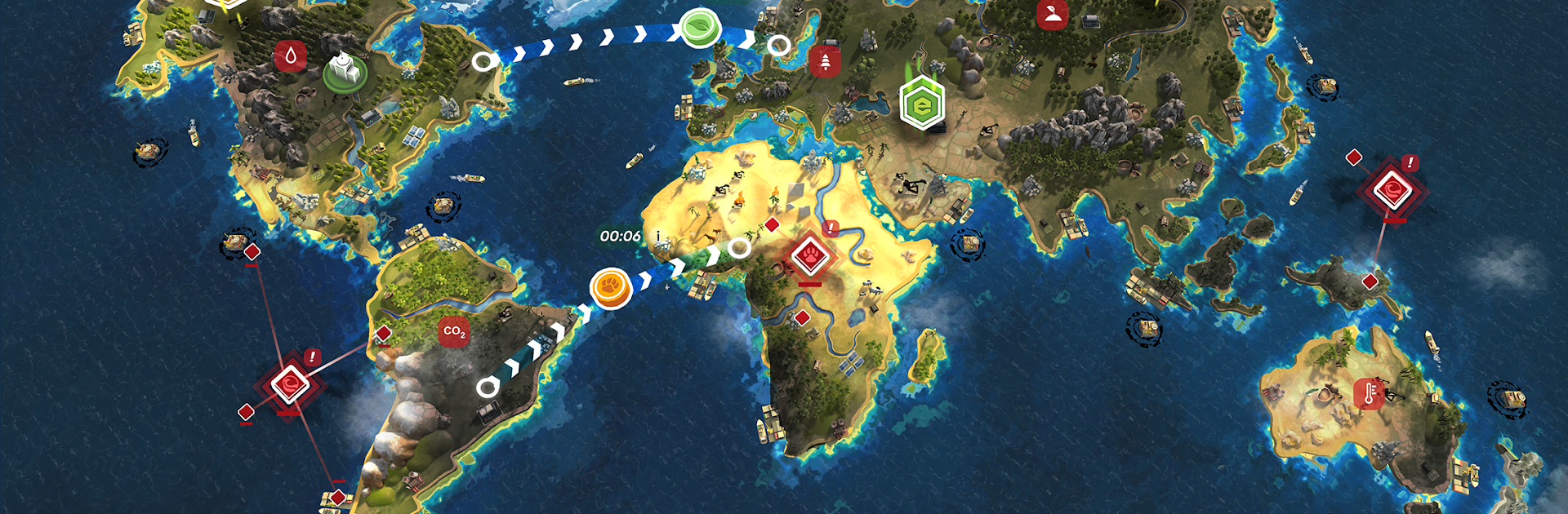Select the green headquarters building marker
Viewport: 1568px width, 514px height.
click(345, 71)
